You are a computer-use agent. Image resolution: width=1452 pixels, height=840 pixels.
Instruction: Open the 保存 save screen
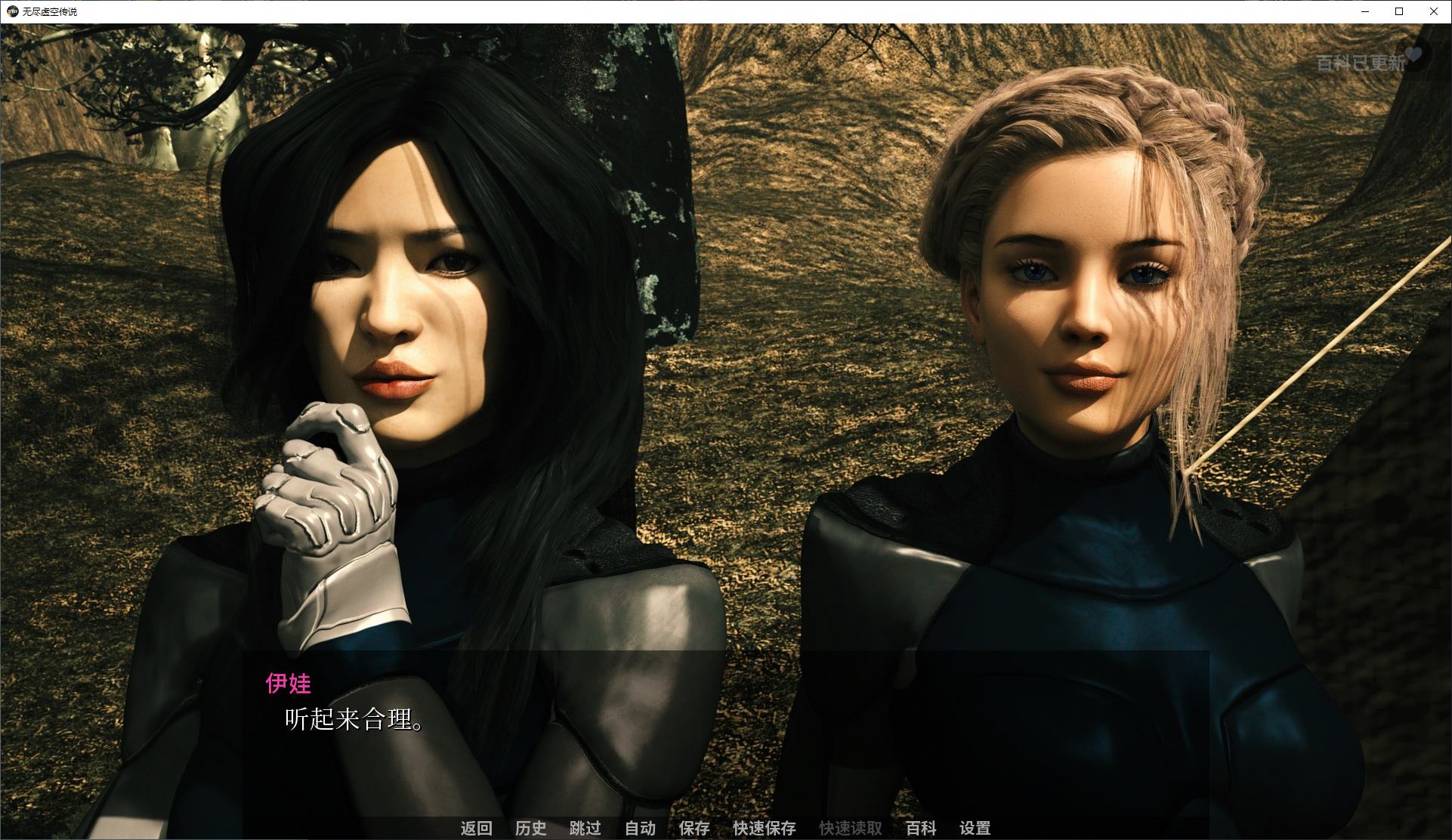coord(694,828)
